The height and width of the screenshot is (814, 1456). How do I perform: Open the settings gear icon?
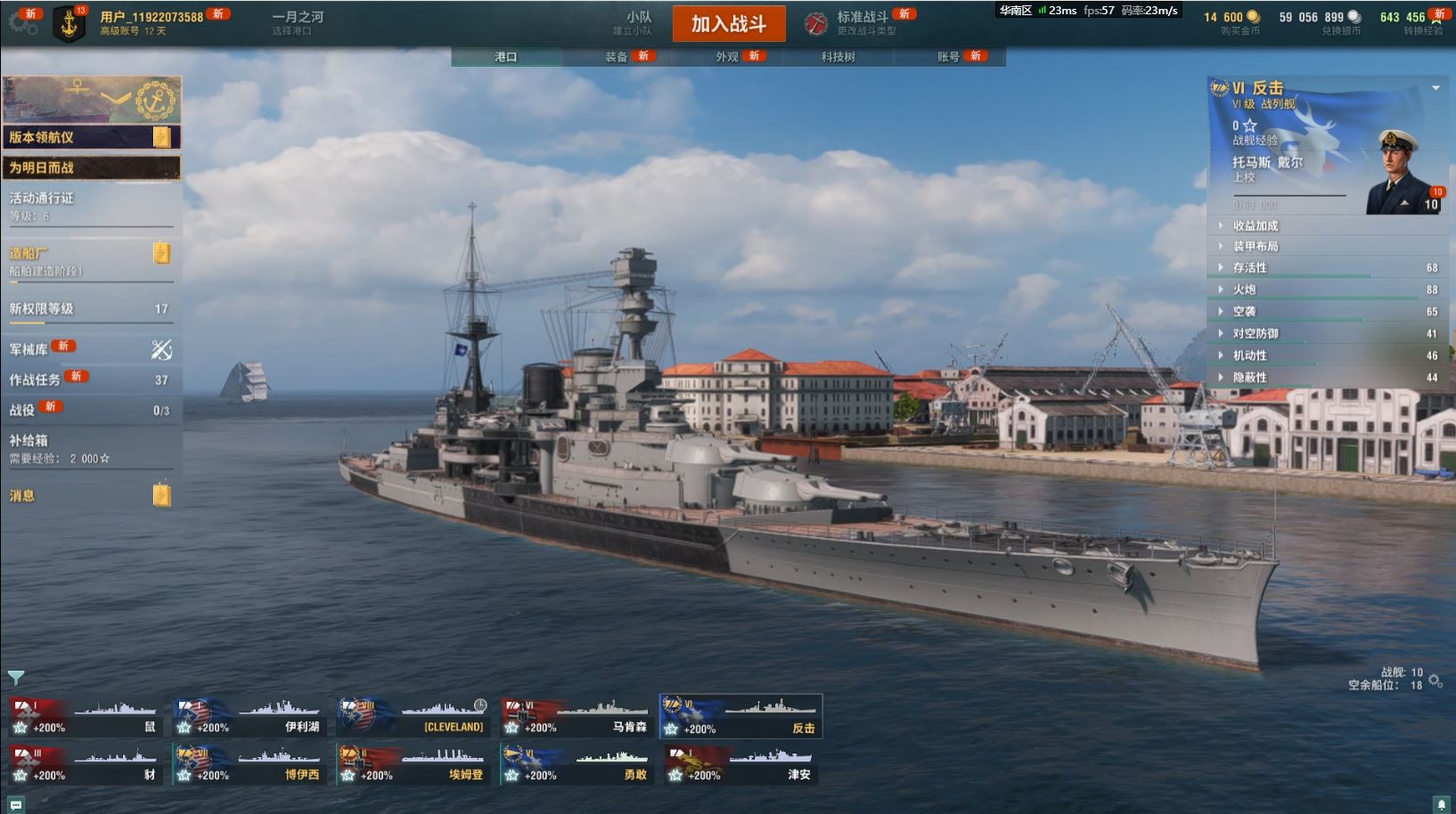21,24
